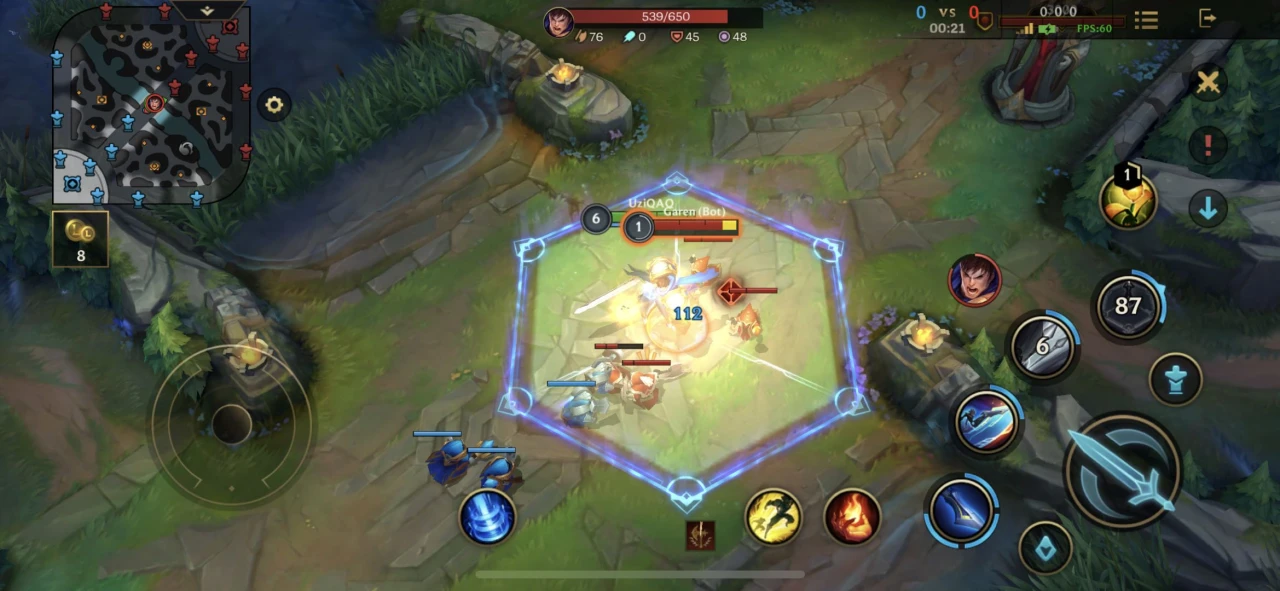1280x591 pixels.
Task: Cast the sweeping kick ability
Action: pos(987,420)
